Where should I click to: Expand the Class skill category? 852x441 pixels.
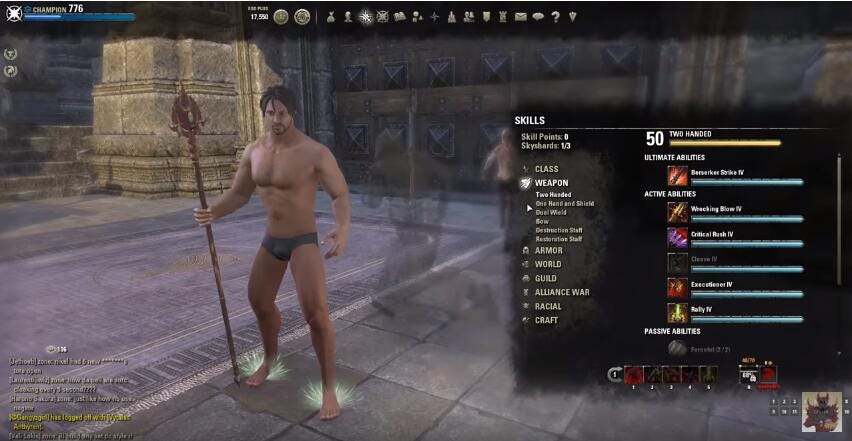pos(546,169)
